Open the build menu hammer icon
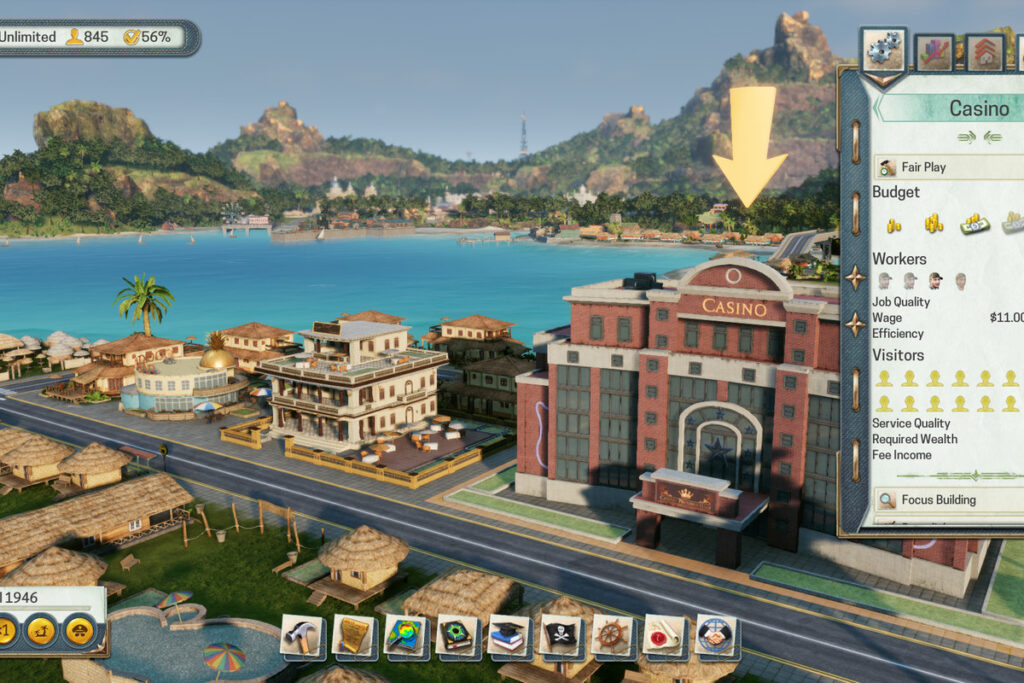 pyautogui.click(x=301, y=634)
